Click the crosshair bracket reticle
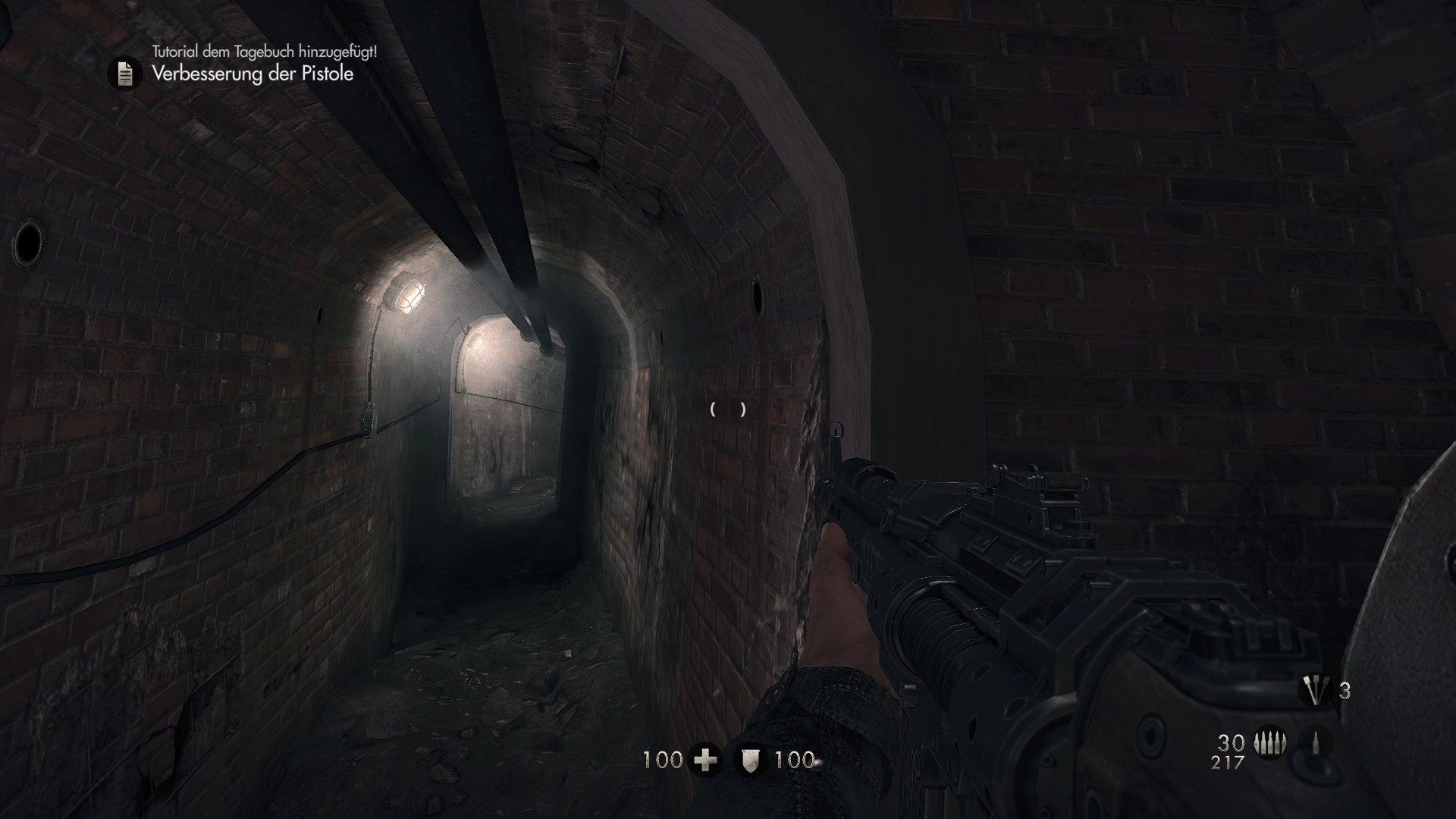The height and width of the screenshot is (819, 1456). (x=726, y=410)
